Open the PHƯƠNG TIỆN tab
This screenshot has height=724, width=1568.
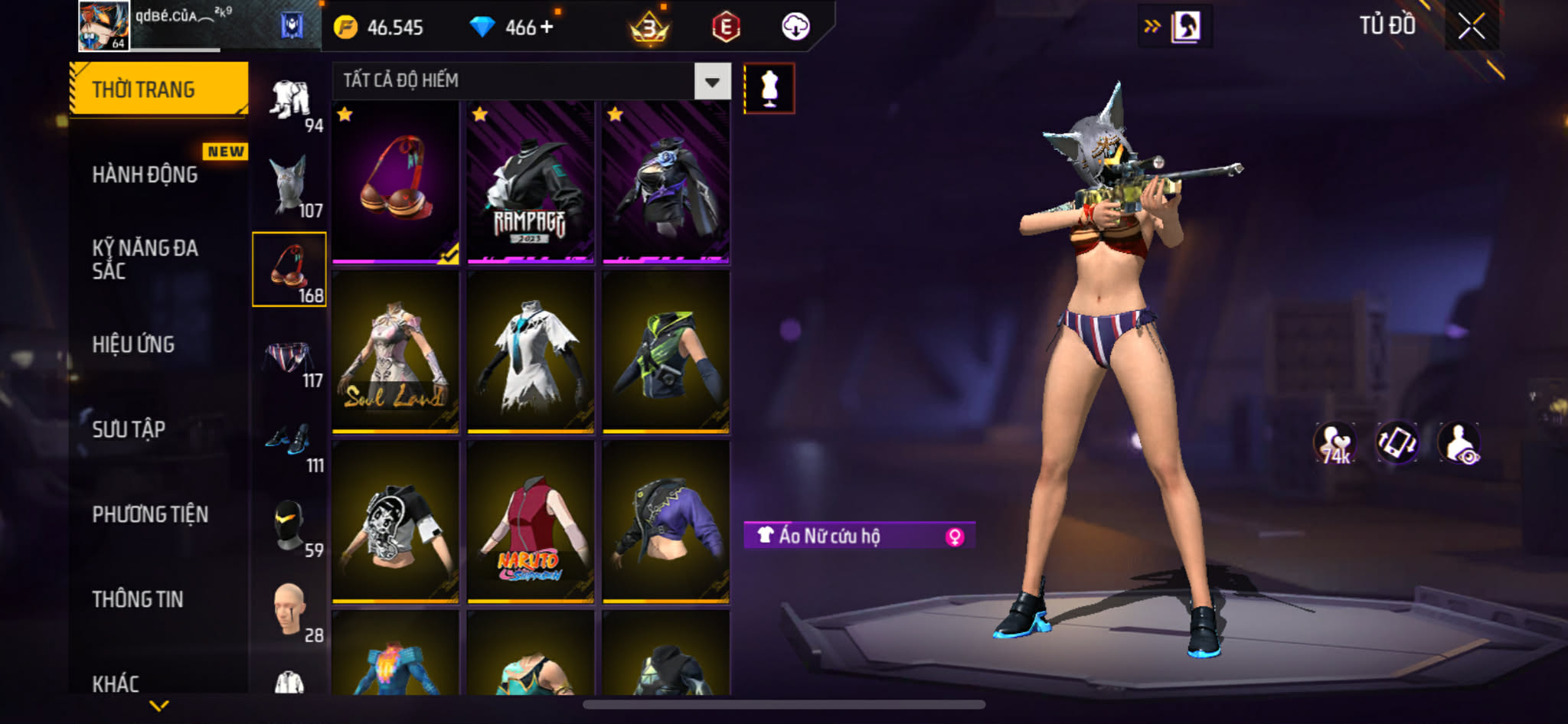pos(150,514)
